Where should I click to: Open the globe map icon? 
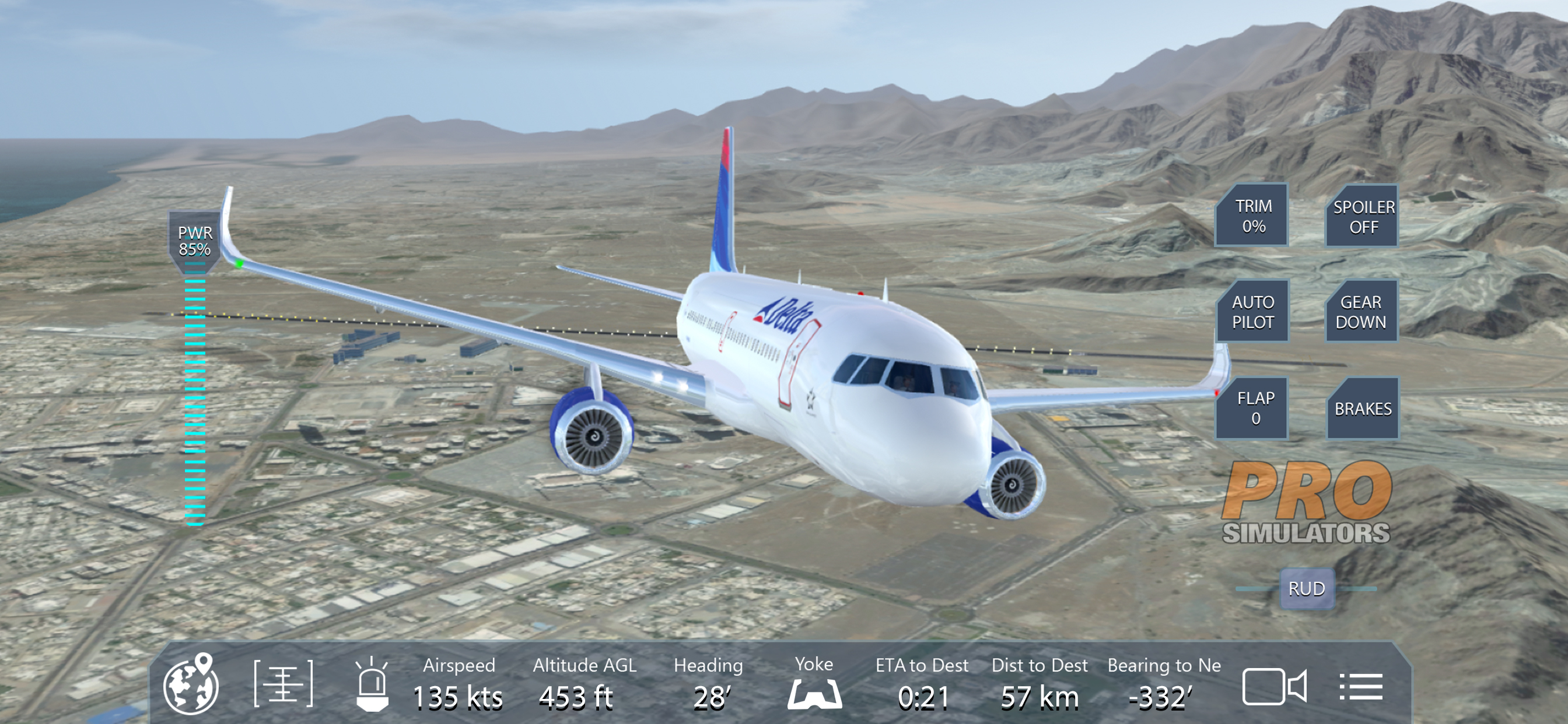[x=191, y=684]
